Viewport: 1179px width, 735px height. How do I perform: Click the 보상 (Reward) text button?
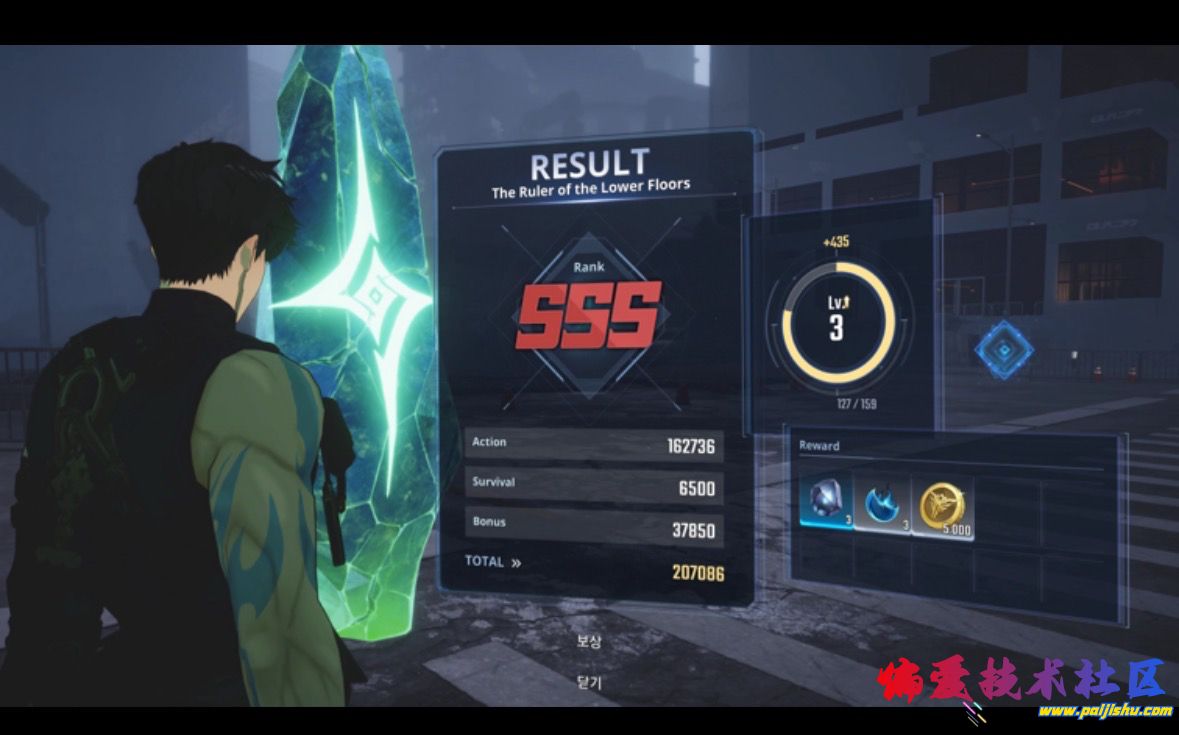click(x=589, y=641)
